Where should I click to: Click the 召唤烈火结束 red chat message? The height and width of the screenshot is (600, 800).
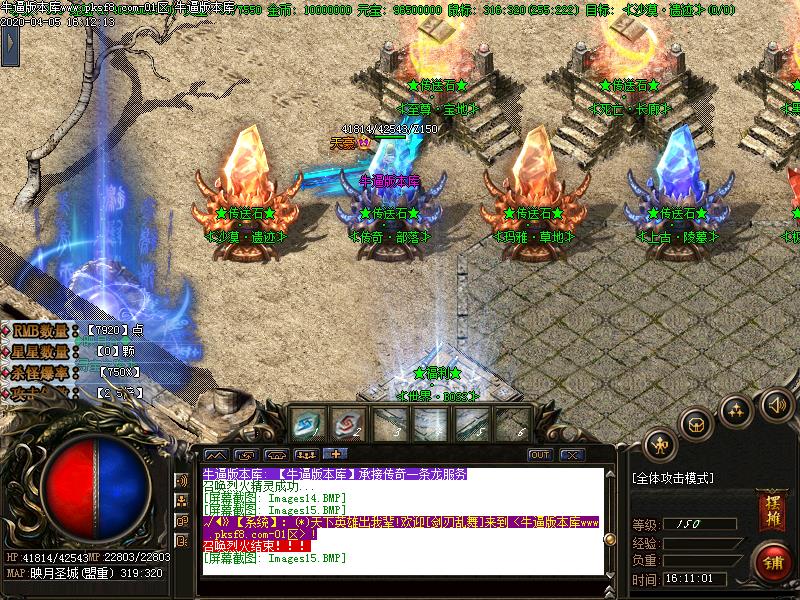pos(252,546)
